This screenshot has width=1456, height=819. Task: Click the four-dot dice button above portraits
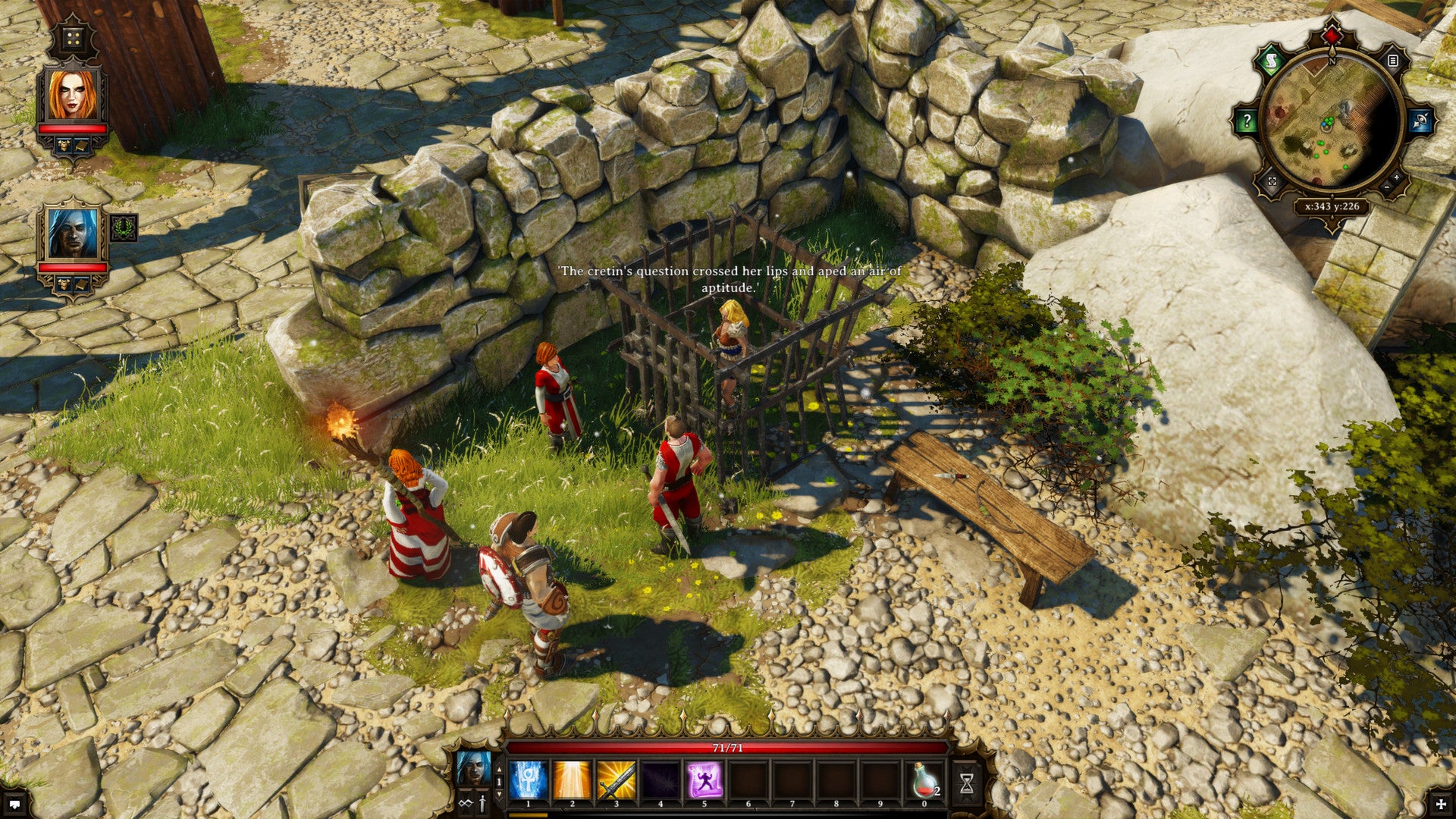(73, 39)
